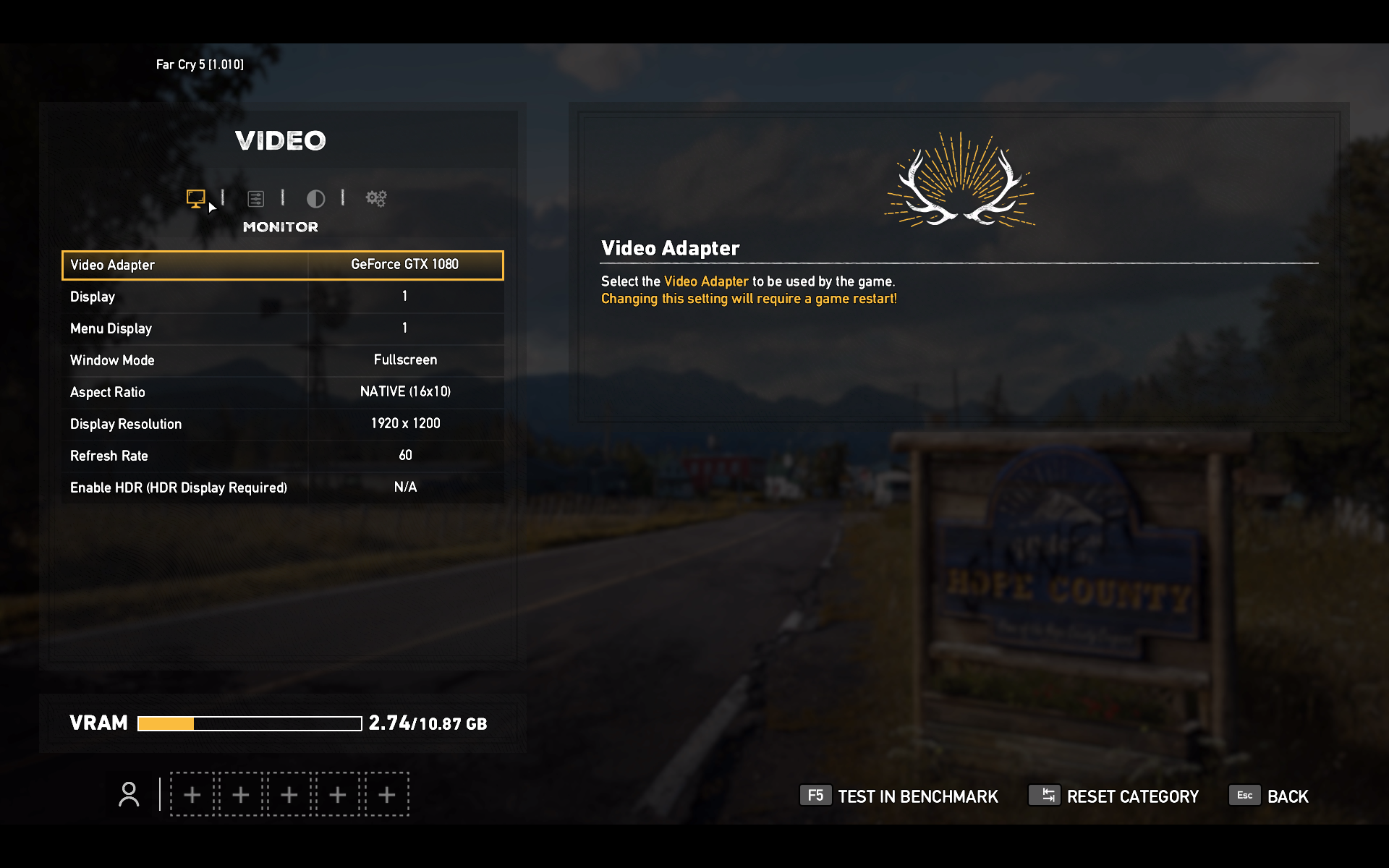Click Test in Benchmark

[899, 796]
